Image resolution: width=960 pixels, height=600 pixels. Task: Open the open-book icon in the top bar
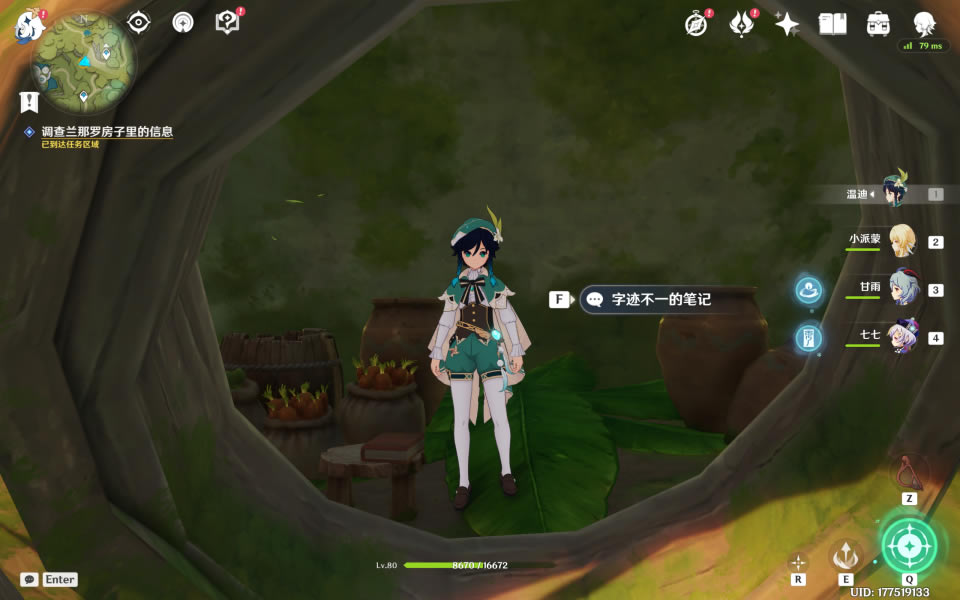[832, 25]
